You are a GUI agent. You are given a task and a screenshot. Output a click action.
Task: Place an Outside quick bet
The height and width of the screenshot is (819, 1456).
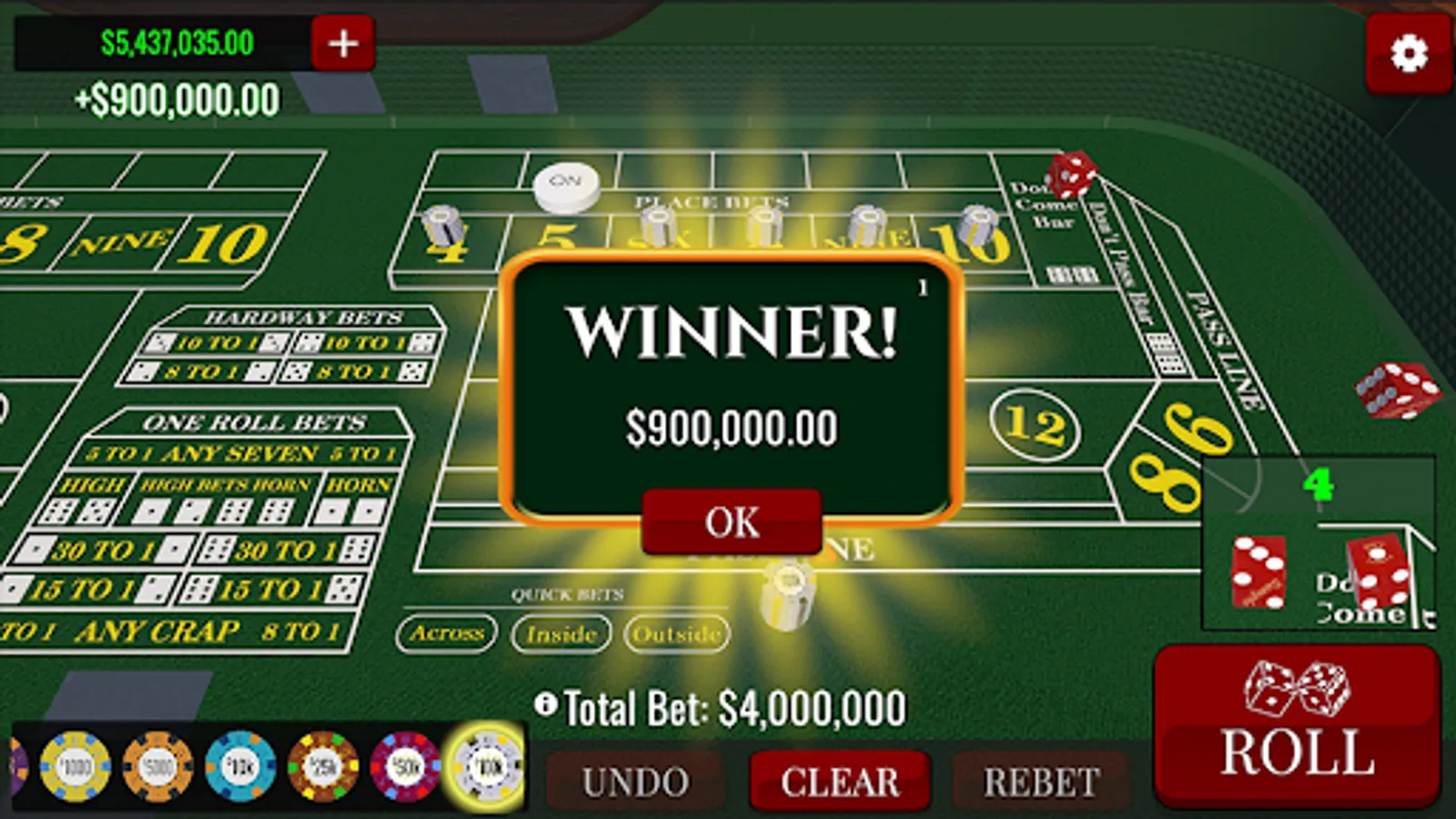tap(679, 634)
